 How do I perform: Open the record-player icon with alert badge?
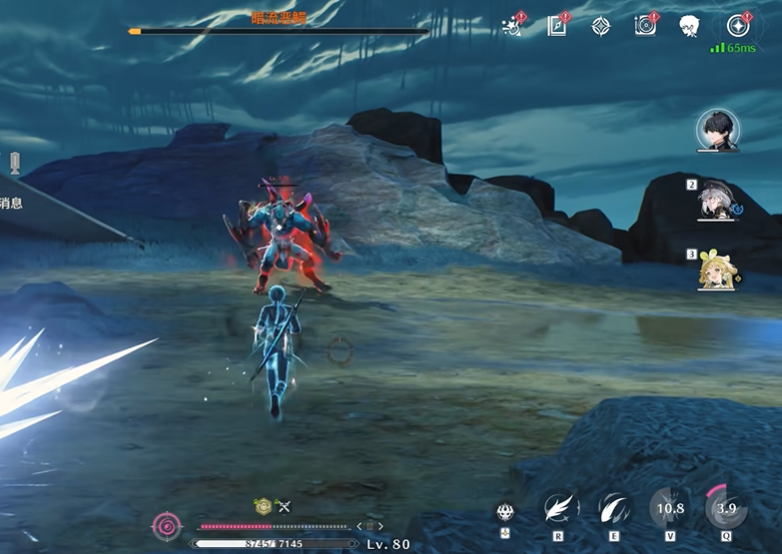point(645,27)
